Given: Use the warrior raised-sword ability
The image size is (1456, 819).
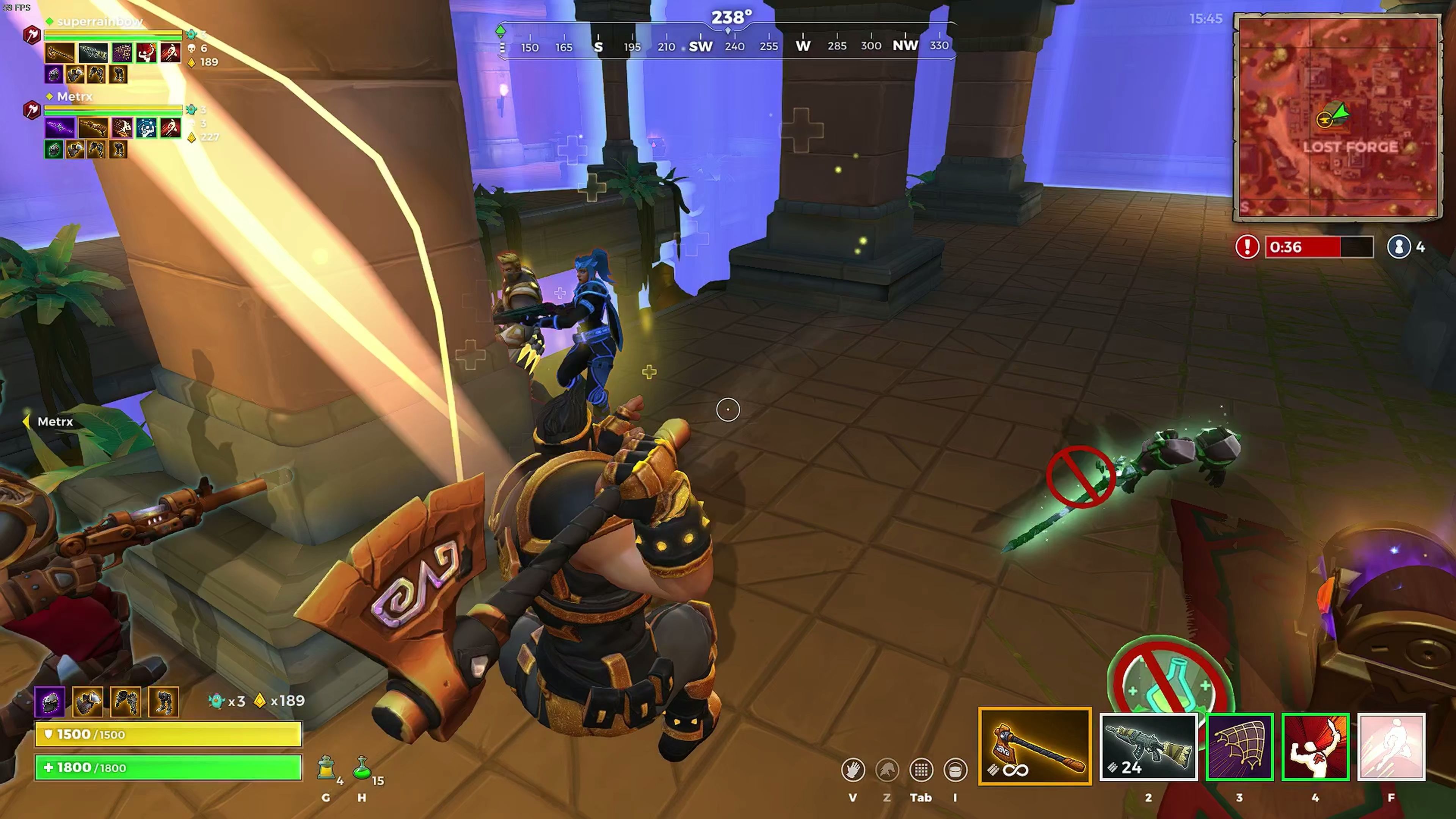Looking at the screenshot, I should point(1315,747).
